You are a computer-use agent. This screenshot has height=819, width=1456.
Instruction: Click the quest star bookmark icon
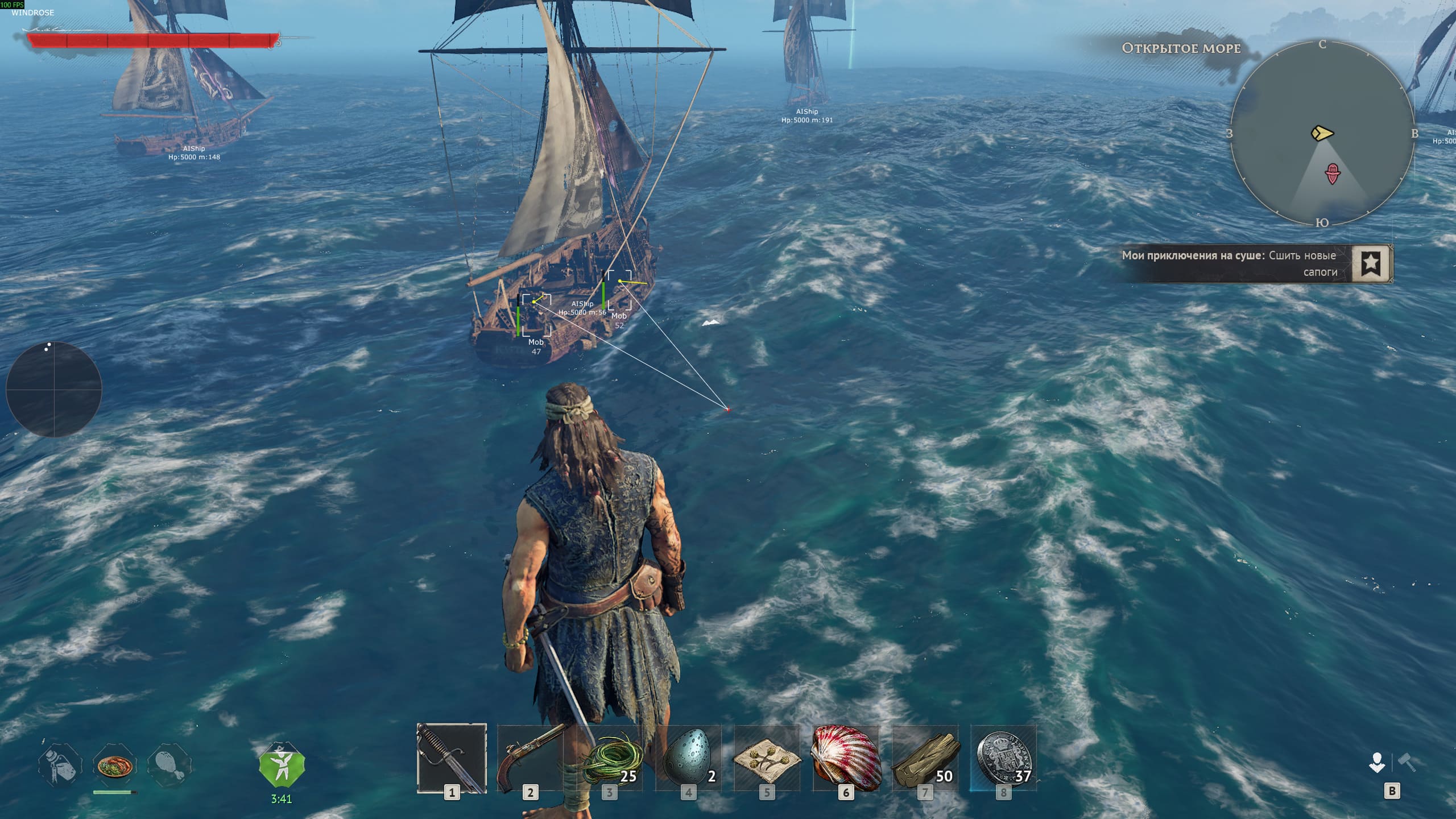pyautogui.click(x=1371, y=263)
